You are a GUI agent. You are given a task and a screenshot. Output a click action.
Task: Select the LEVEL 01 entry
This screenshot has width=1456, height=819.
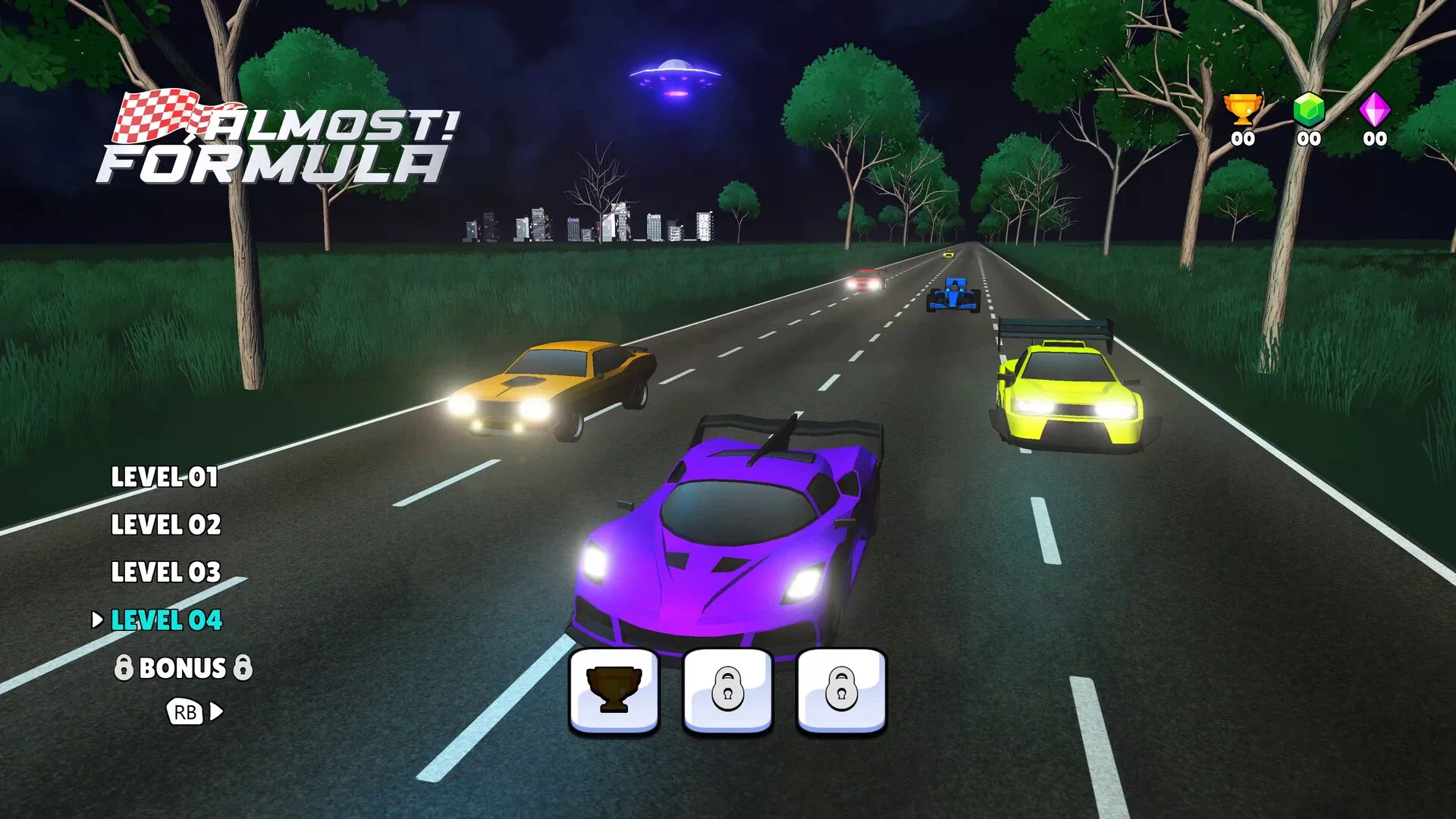tap(165, 478)
